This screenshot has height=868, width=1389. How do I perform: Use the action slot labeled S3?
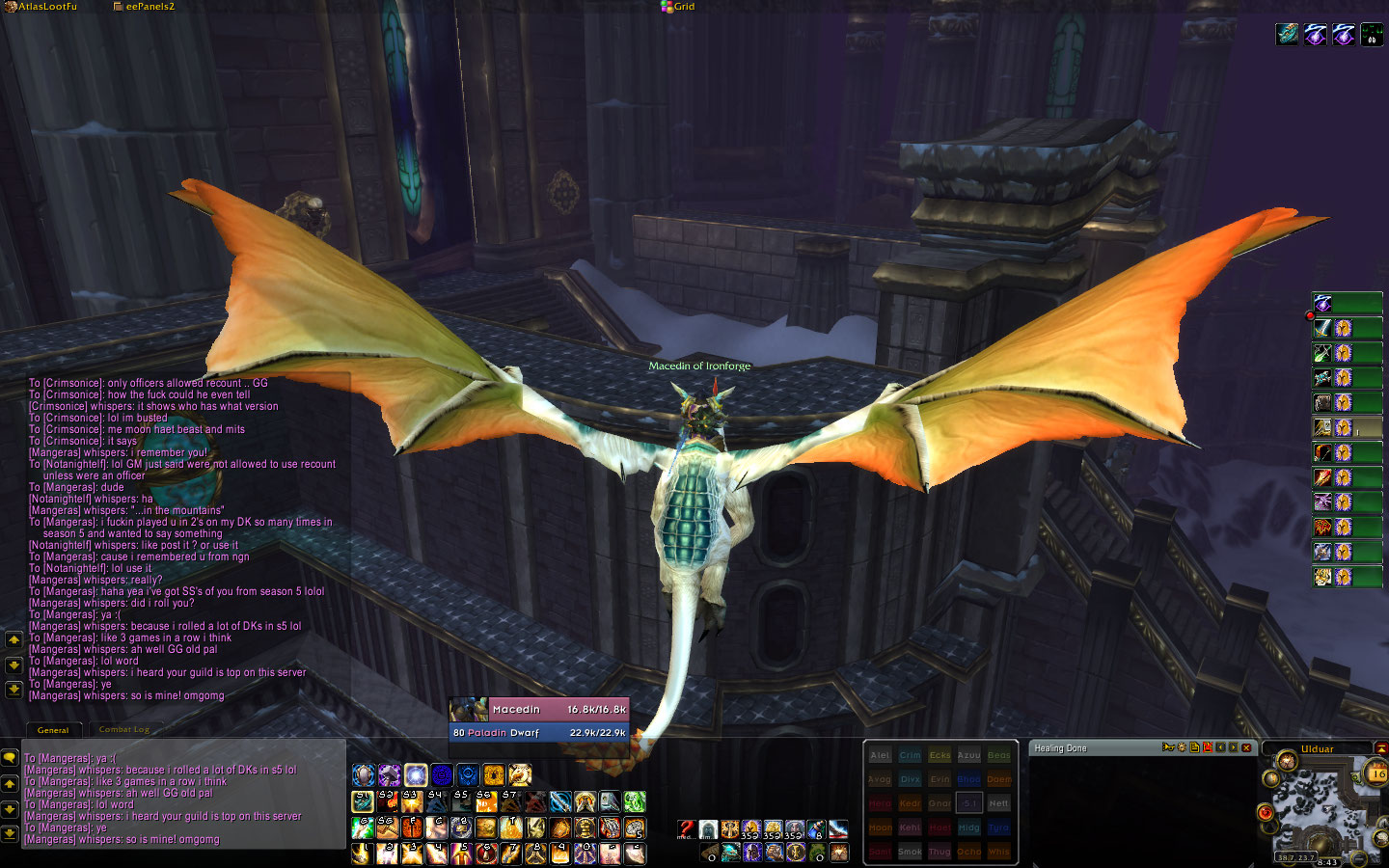(412, 802)
